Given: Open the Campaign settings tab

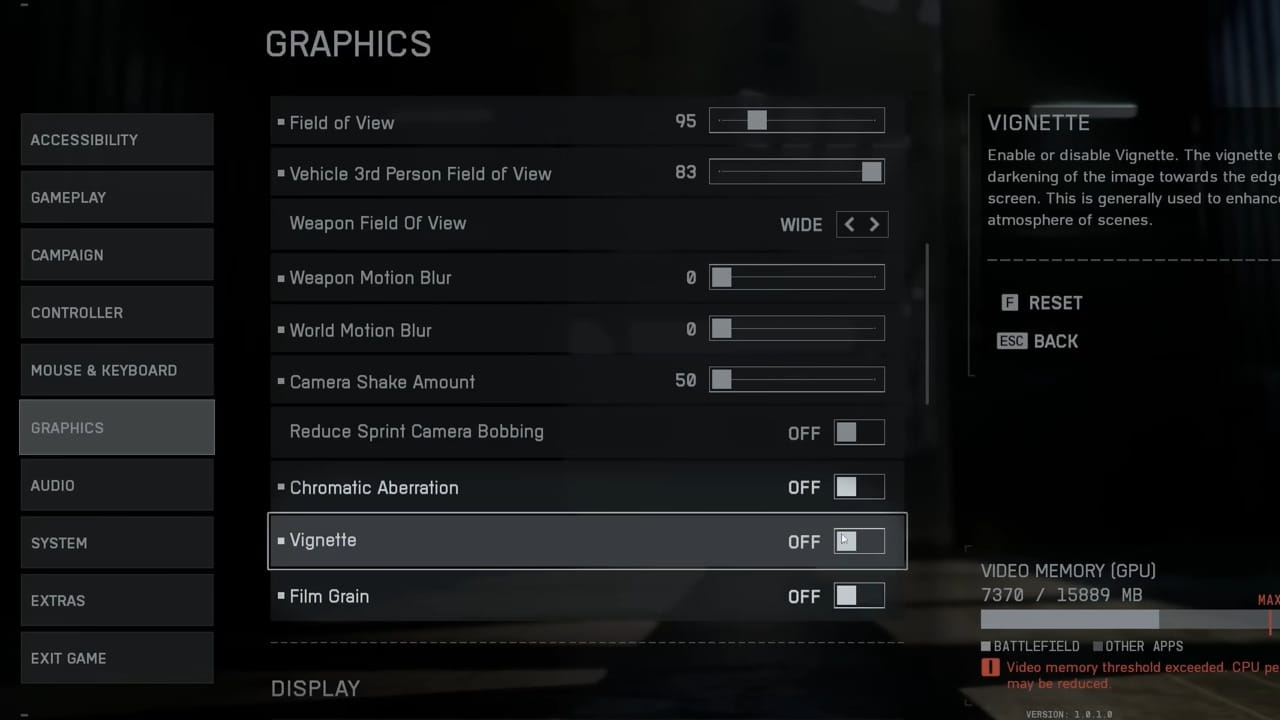Looking at the screenshot, I should (116, 255).
